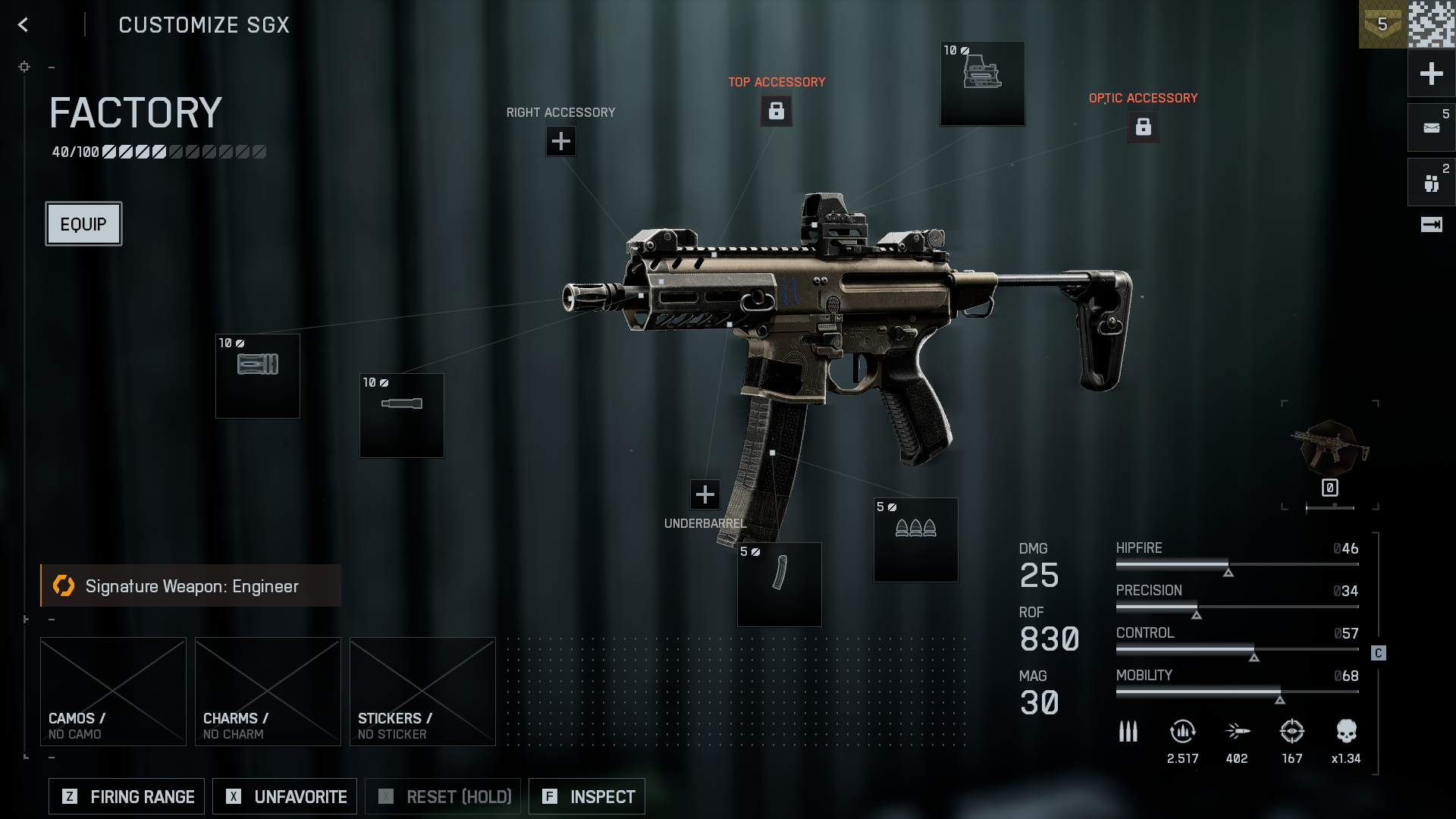Open the magazine attachment slot
Viewport: 1456px width, 819px height.
pos(779,584)
